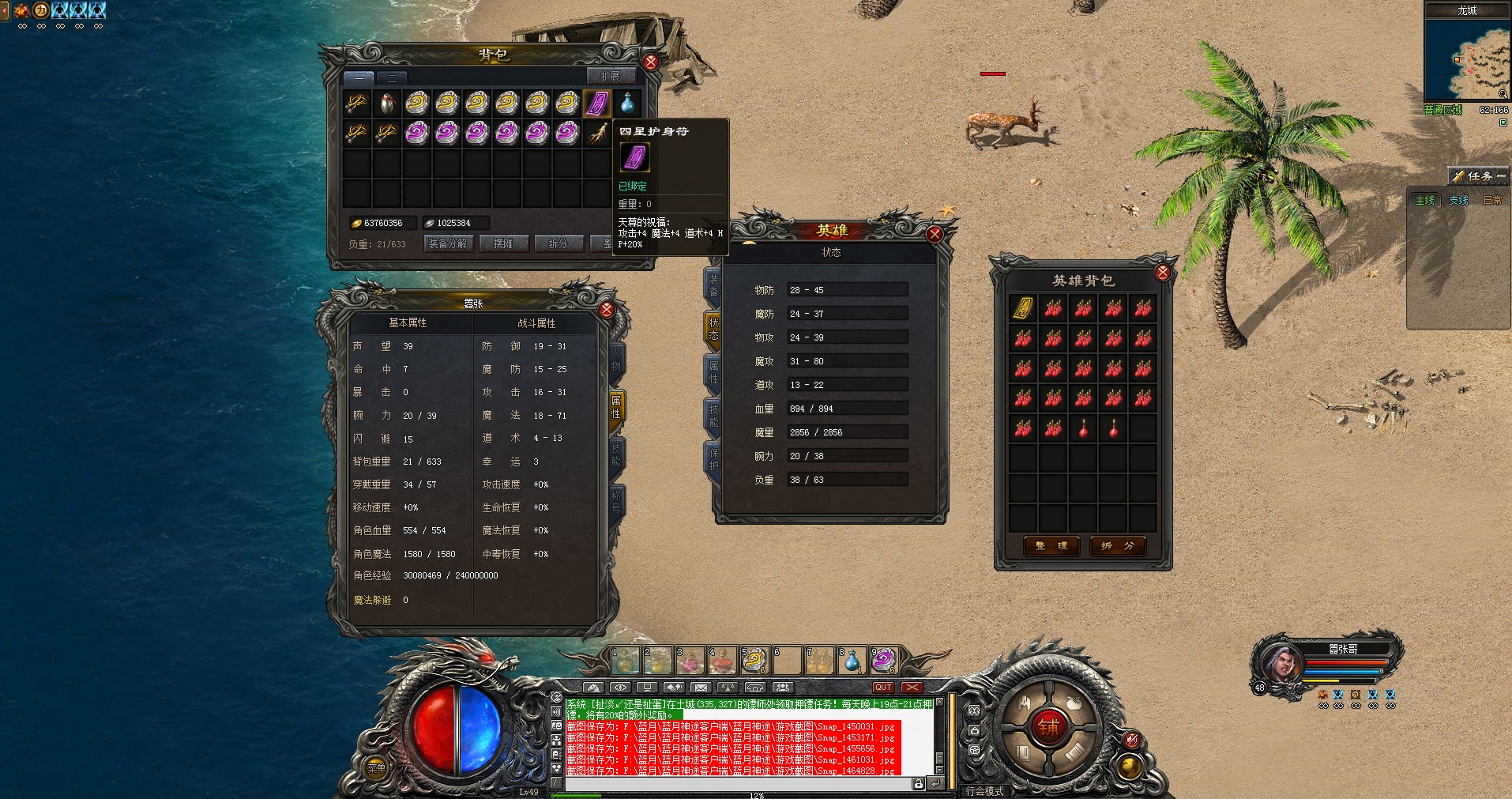Switch to hero 装备 equipment tab
The width and height of the screenshot is (1512, 799).
pyautogui.click(x=713, y=285)
